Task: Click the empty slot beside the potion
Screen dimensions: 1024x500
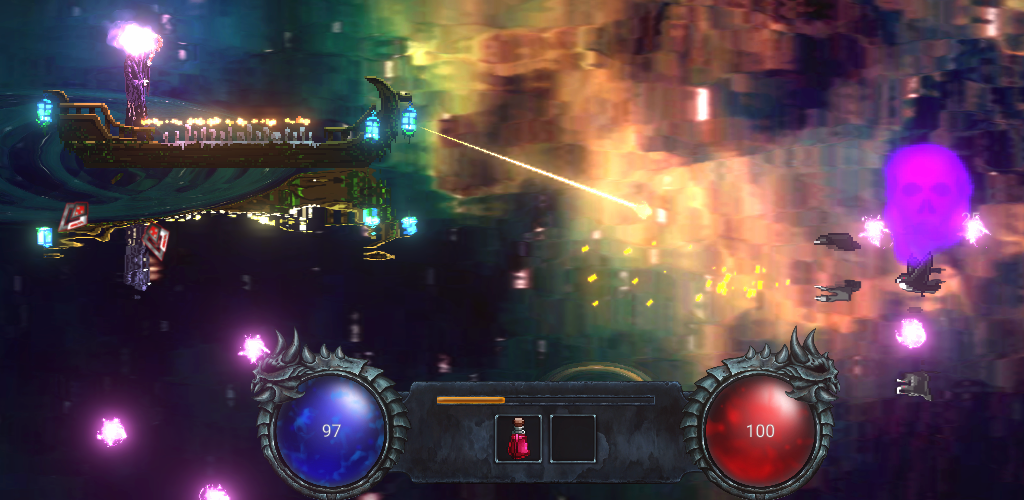Action: (573, 438)
